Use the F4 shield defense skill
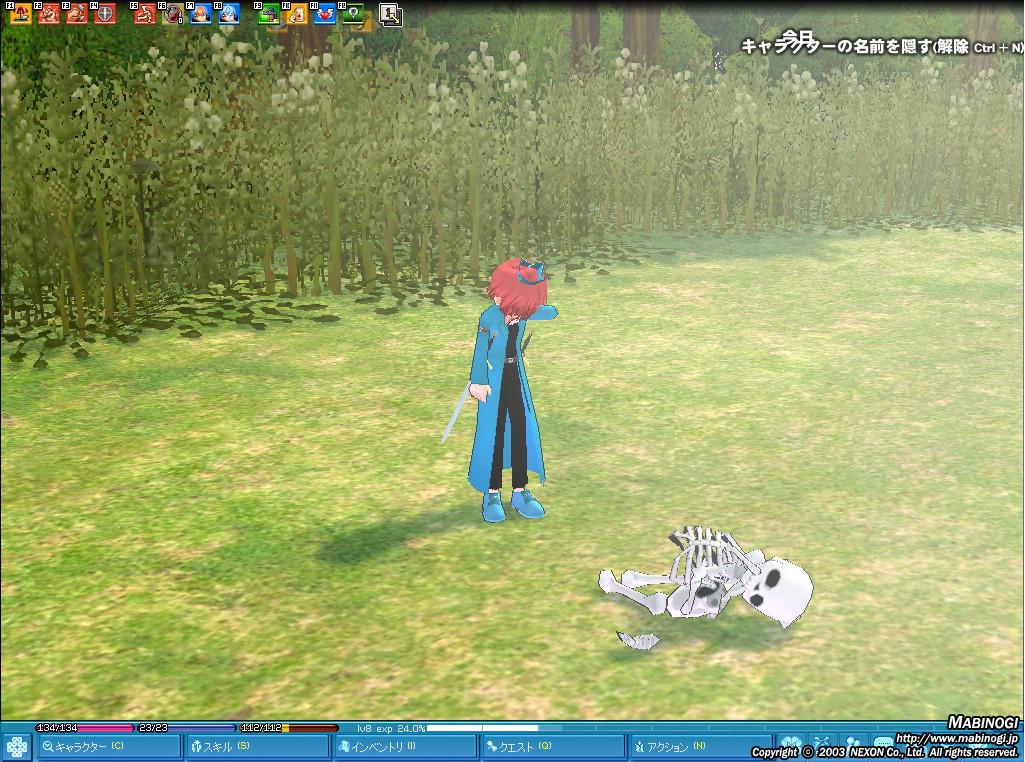 104,14
